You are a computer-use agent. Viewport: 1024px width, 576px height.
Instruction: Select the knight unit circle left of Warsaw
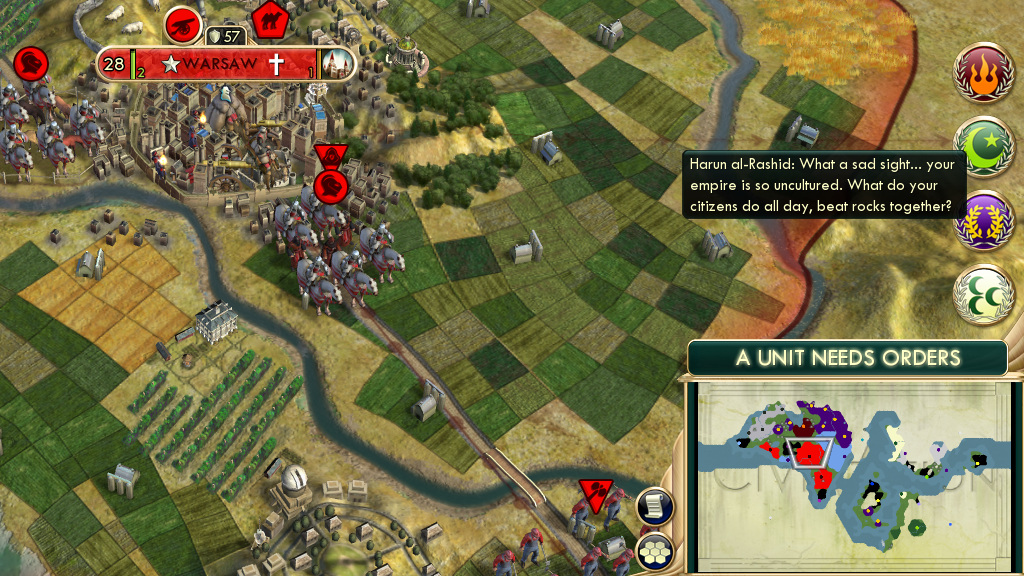[x=32, y=64]
